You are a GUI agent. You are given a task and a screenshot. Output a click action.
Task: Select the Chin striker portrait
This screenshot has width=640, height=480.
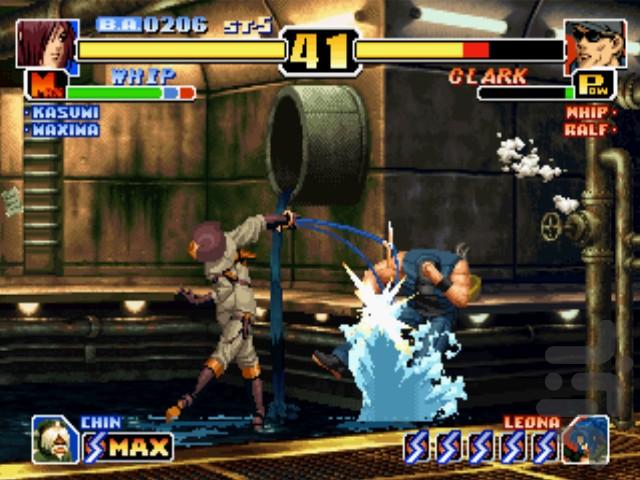click(54, 440)
